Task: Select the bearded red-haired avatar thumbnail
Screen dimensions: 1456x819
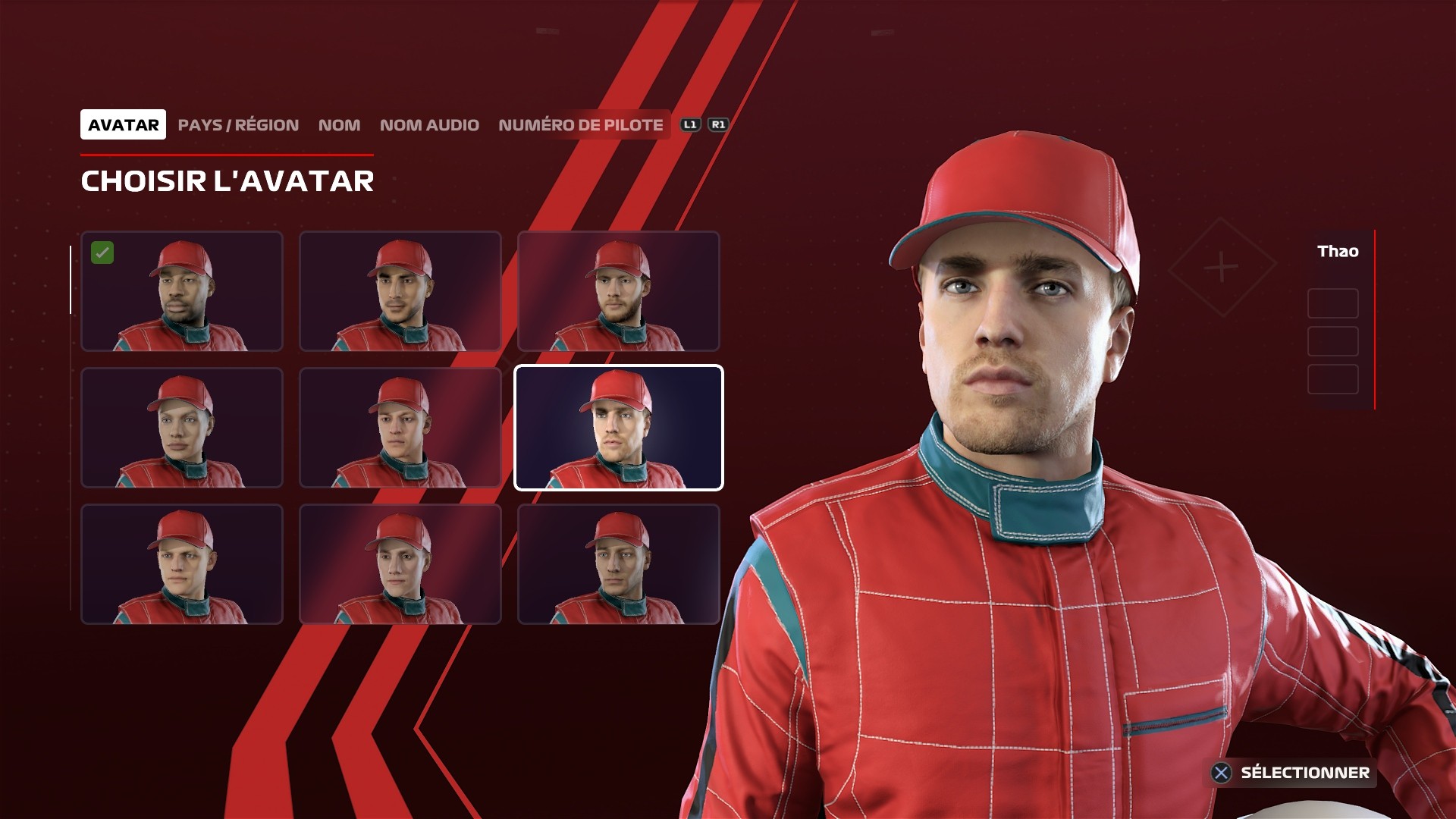Action: [619, 292]
